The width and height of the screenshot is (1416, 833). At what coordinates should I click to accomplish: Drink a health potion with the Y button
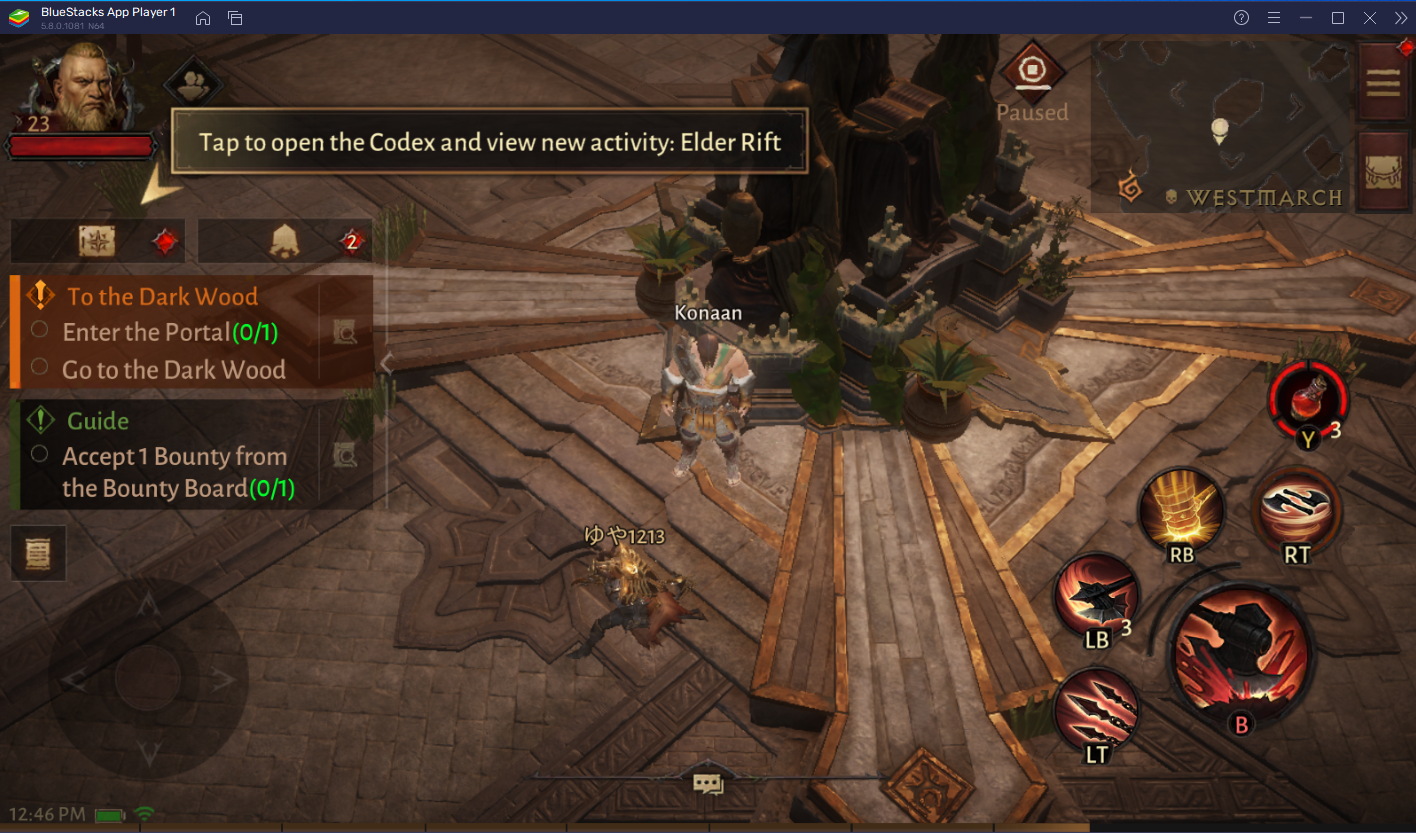pyautogui.click(x=1306, y=402)
